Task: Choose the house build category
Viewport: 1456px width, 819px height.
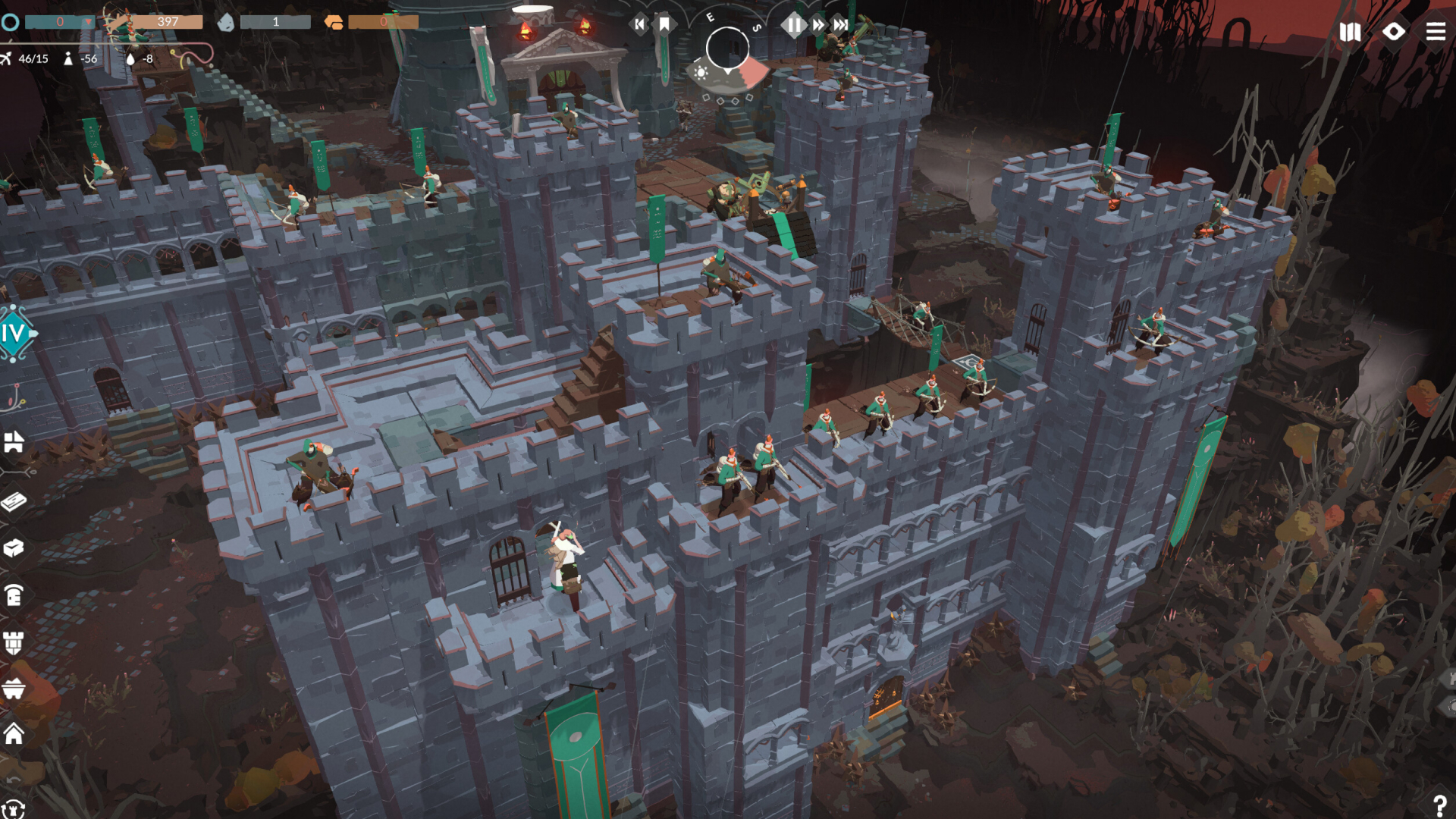Action: pyautogui.click(x=14, y=733)
